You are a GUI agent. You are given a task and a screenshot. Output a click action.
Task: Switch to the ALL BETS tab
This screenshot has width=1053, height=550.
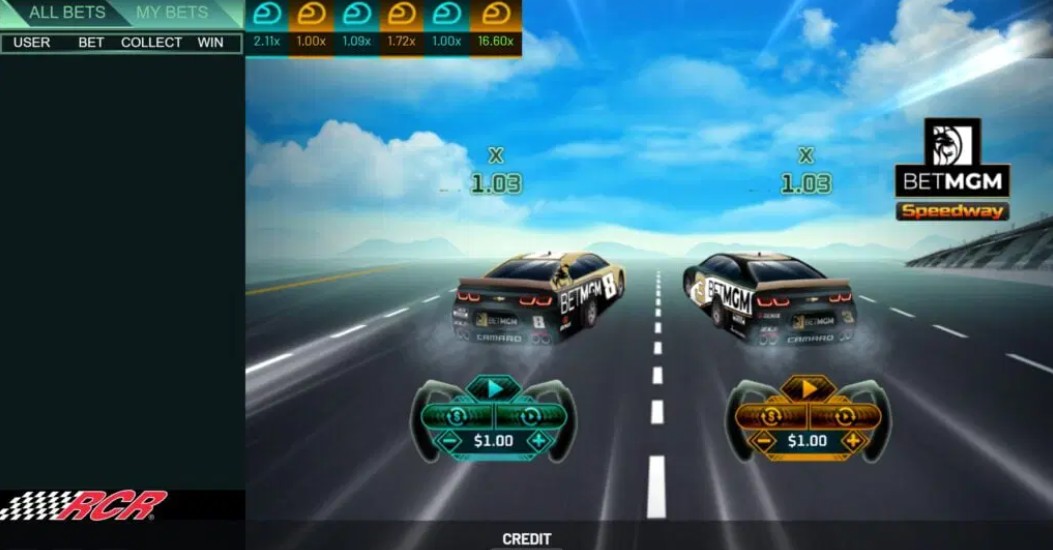[x=66, y=13]
